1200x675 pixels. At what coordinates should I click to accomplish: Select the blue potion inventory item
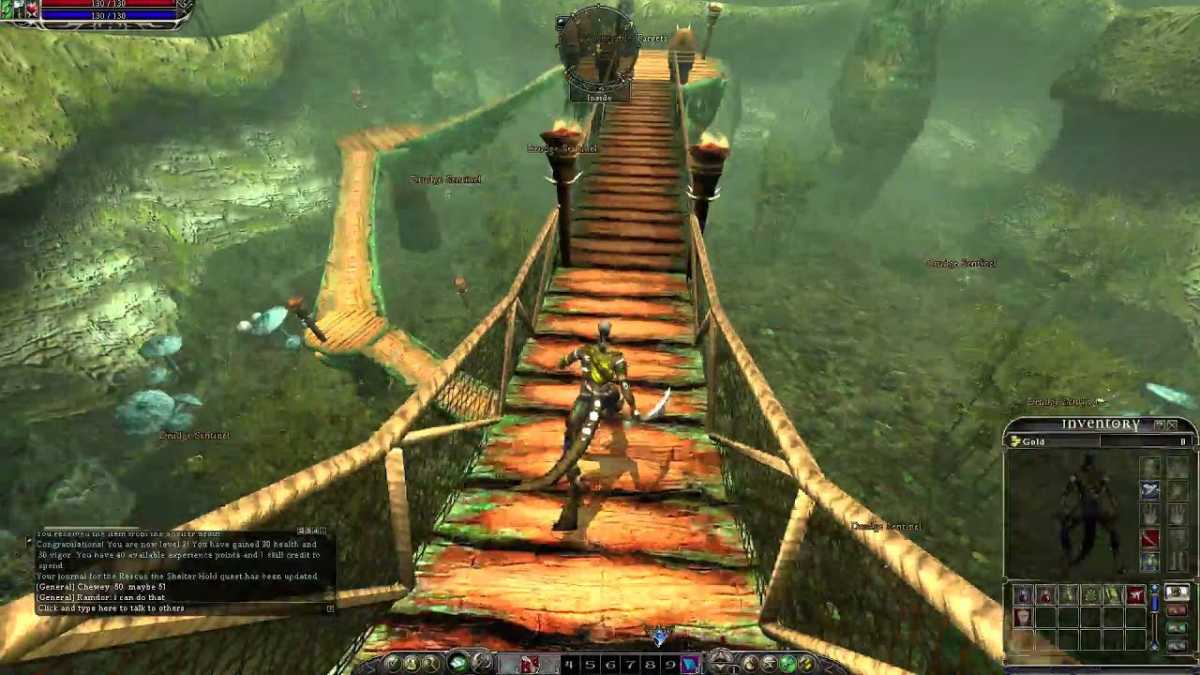[x=1023, y=595]
